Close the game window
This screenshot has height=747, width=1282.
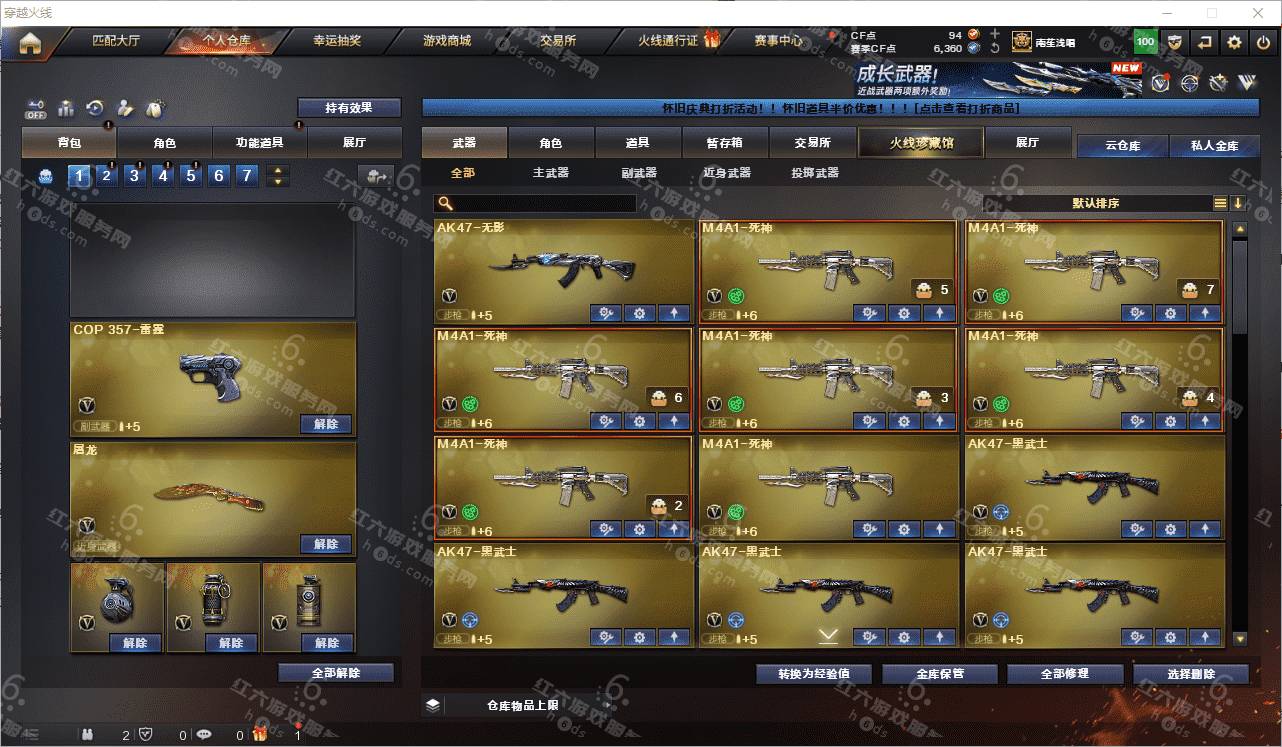1258,13
